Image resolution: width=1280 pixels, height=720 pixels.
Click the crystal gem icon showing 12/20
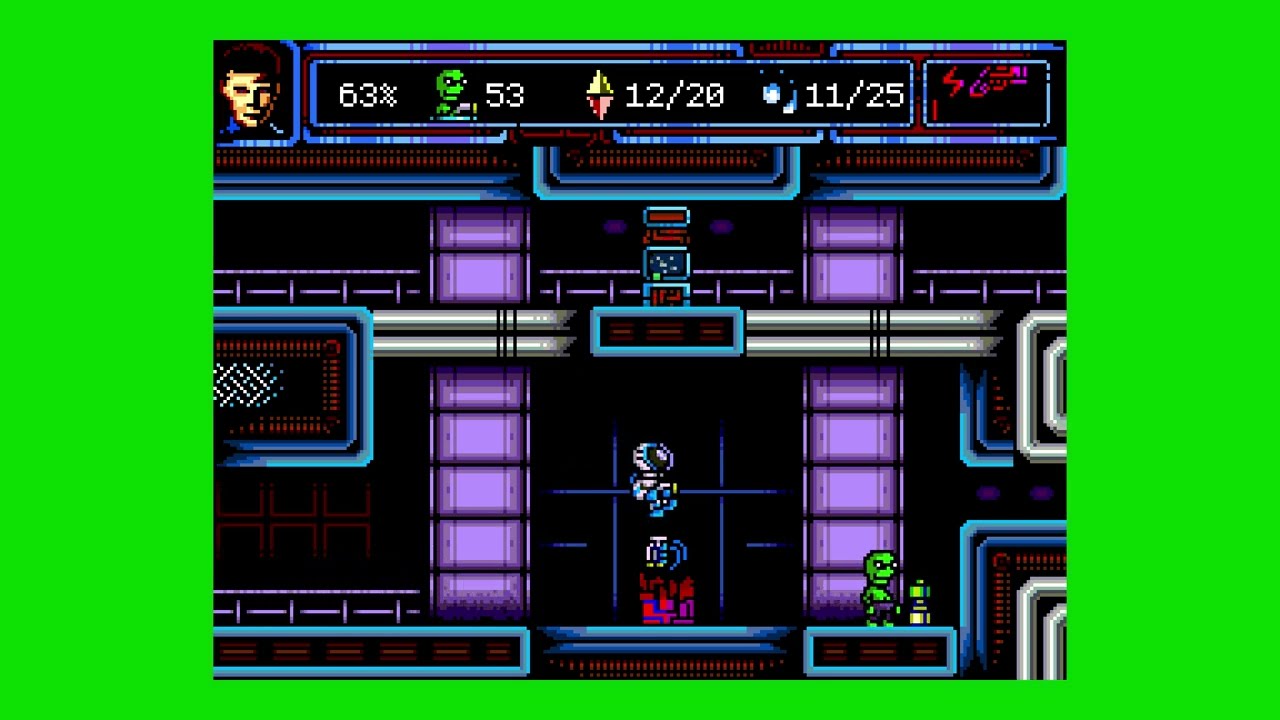pos(598,93)
